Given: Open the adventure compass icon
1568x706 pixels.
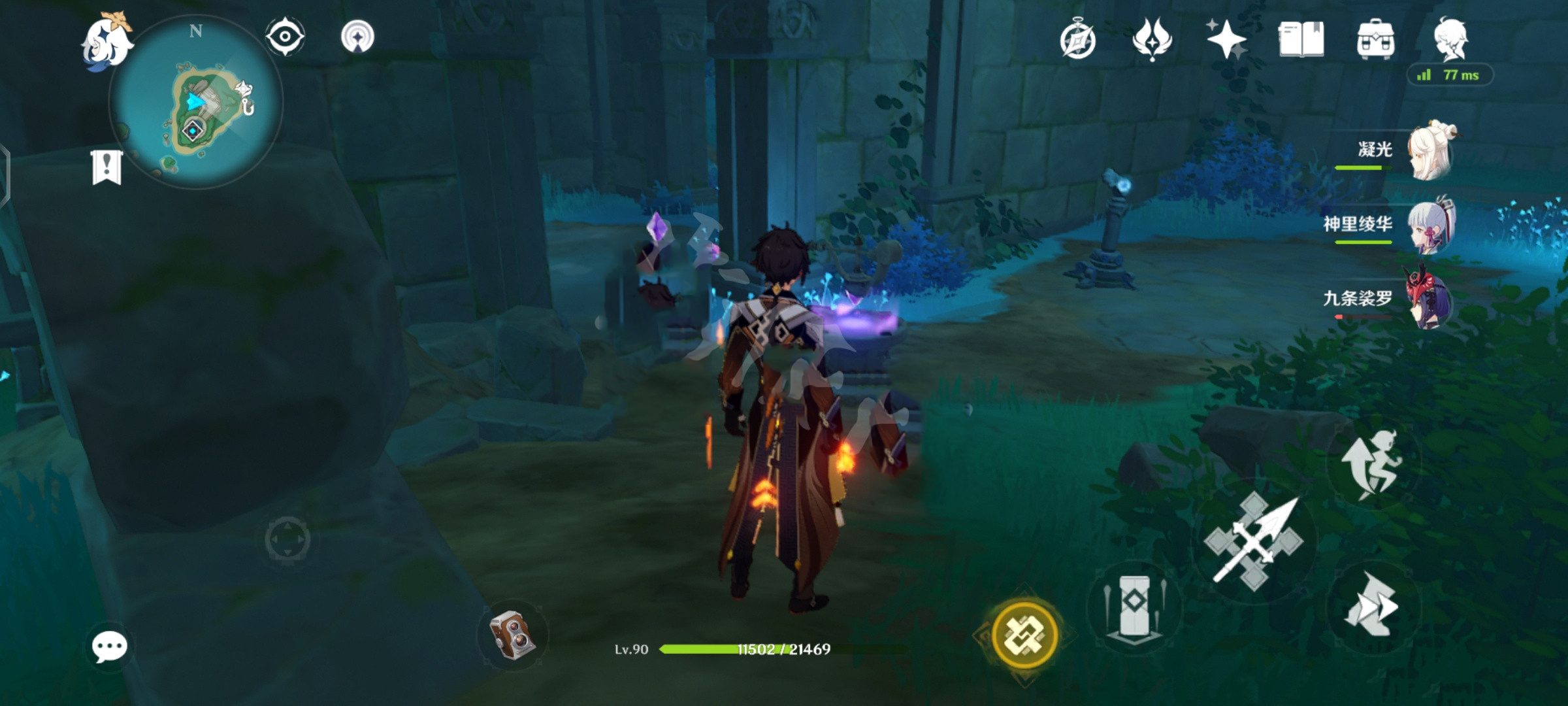Looking at the screenshot, I should (1077, 41).
